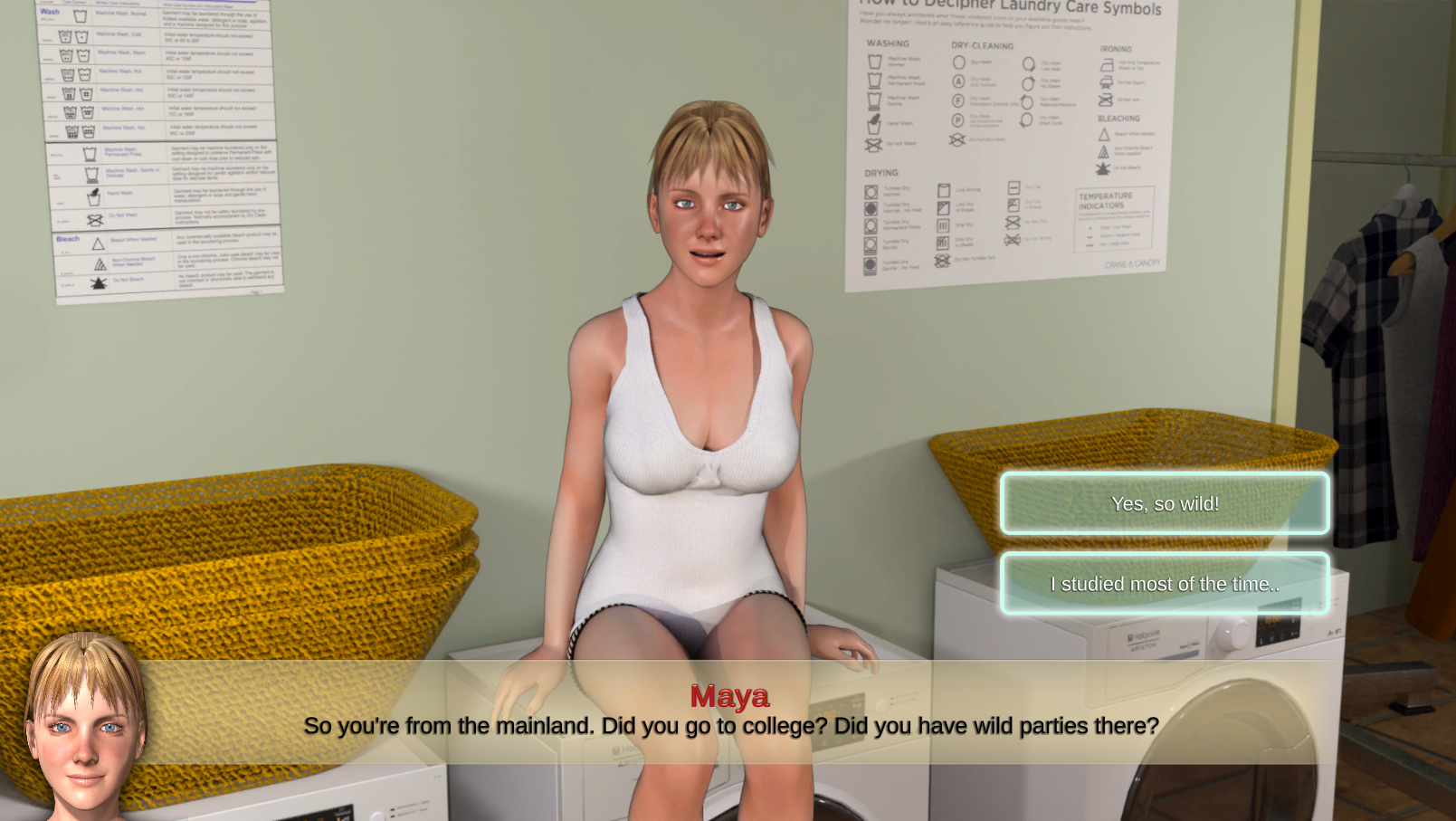Click the Do Not Dry-Clean crossed circle icon
1456x821 pixels.
(x=957, y=139)
